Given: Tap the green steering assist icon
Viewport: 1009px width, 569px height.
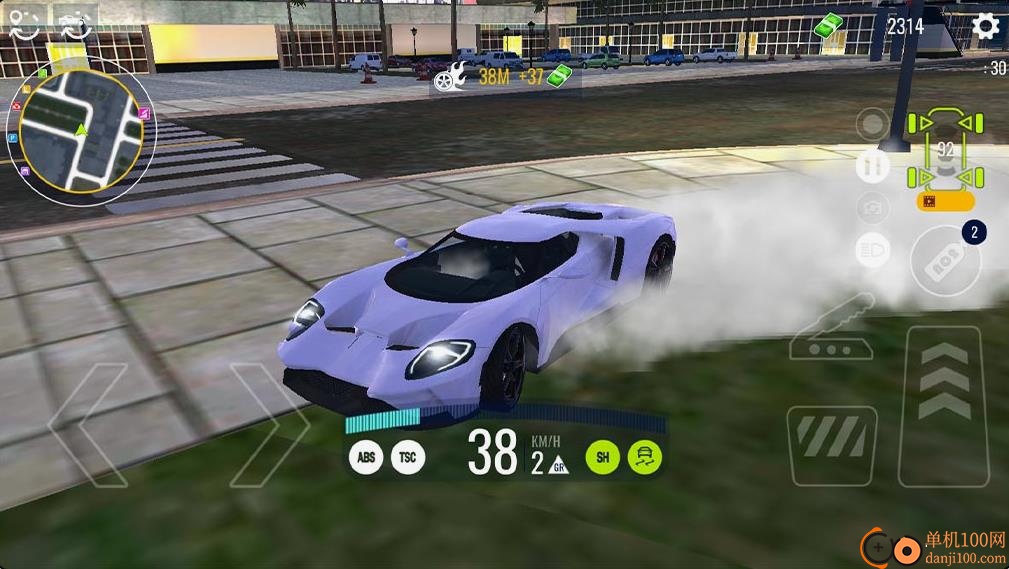Looking at the screenshot, I should (645, 457).
